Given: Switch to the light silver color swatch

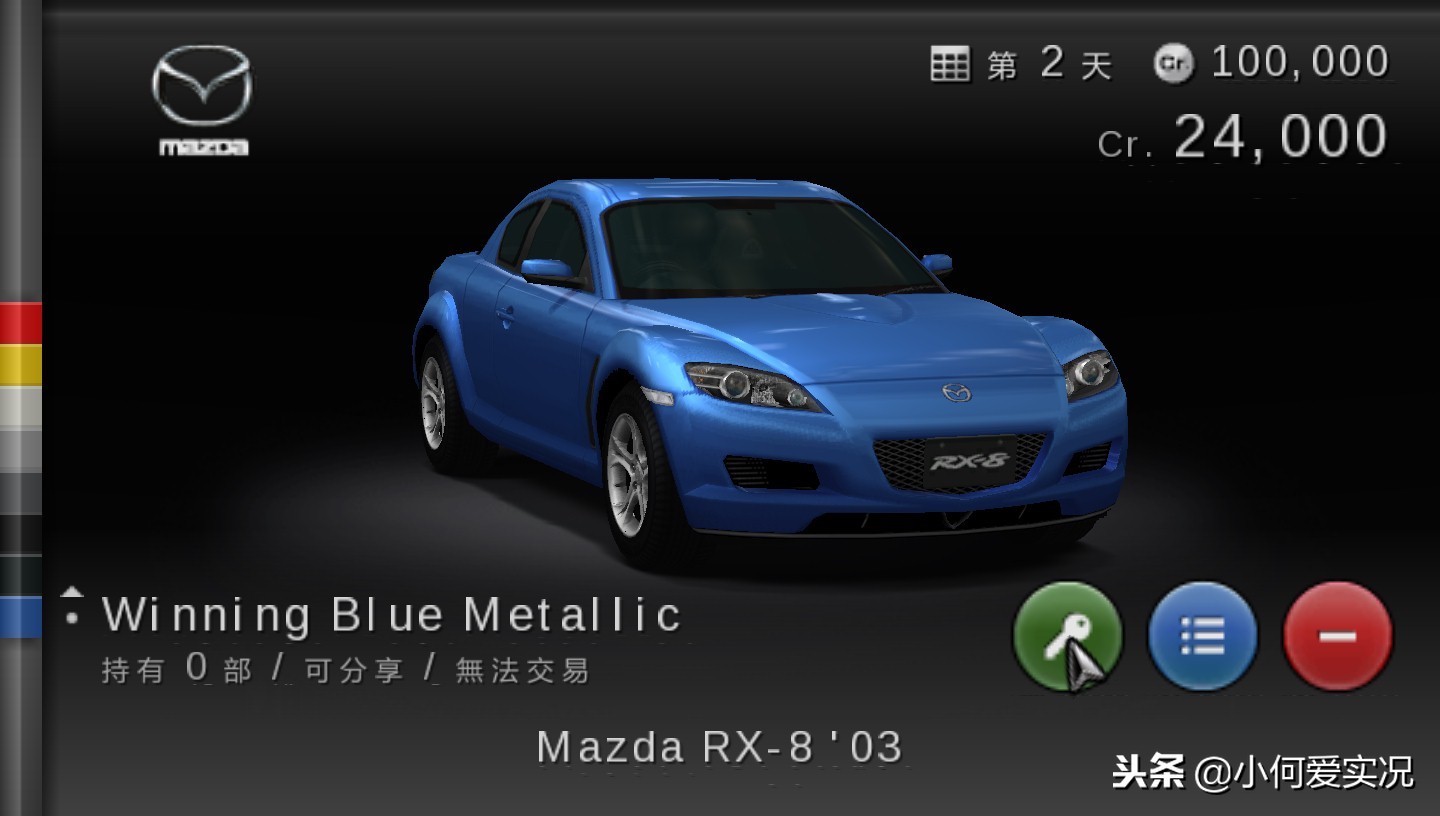Looking at the screenshot, I should pyautogui.click(x=21, y=449).
